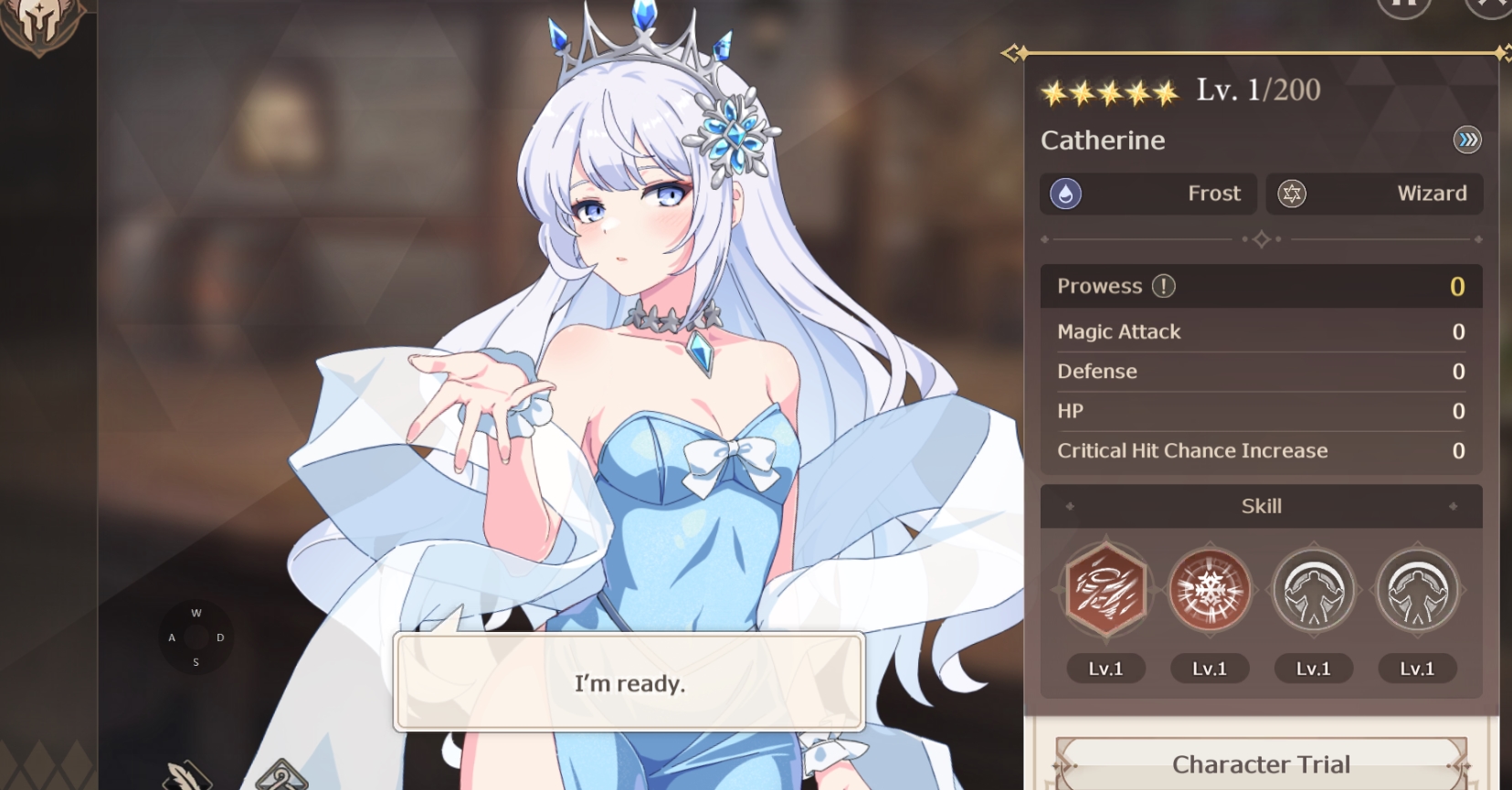Viewport: 1512px width, 790px height.
Task: Click the Prowess info exclamation icon
Action: click(1163, 286)
